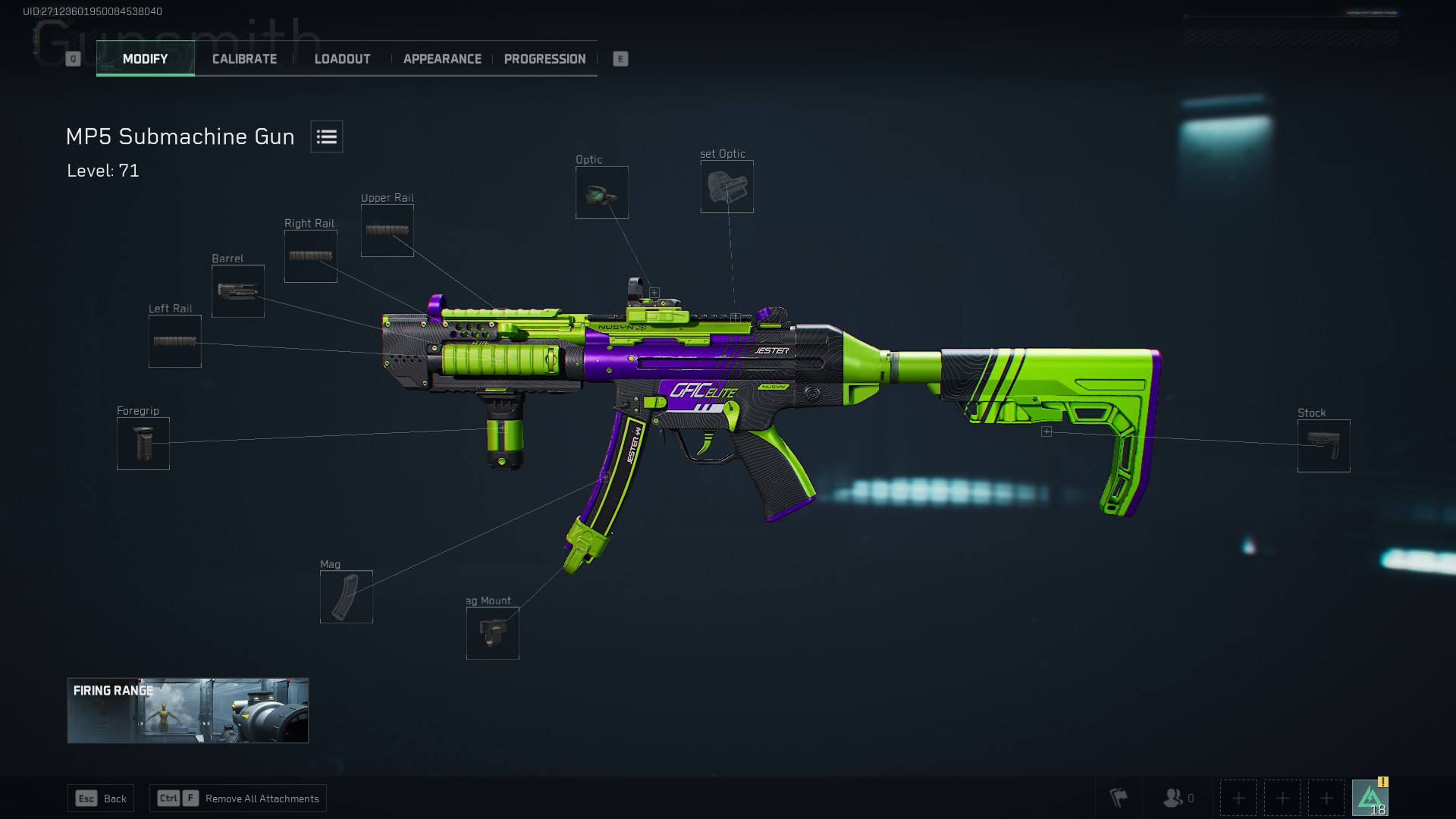Open the Foregrip attachment slot
Viewport: 1456px width, 819px height.
(x=143, y=444)
